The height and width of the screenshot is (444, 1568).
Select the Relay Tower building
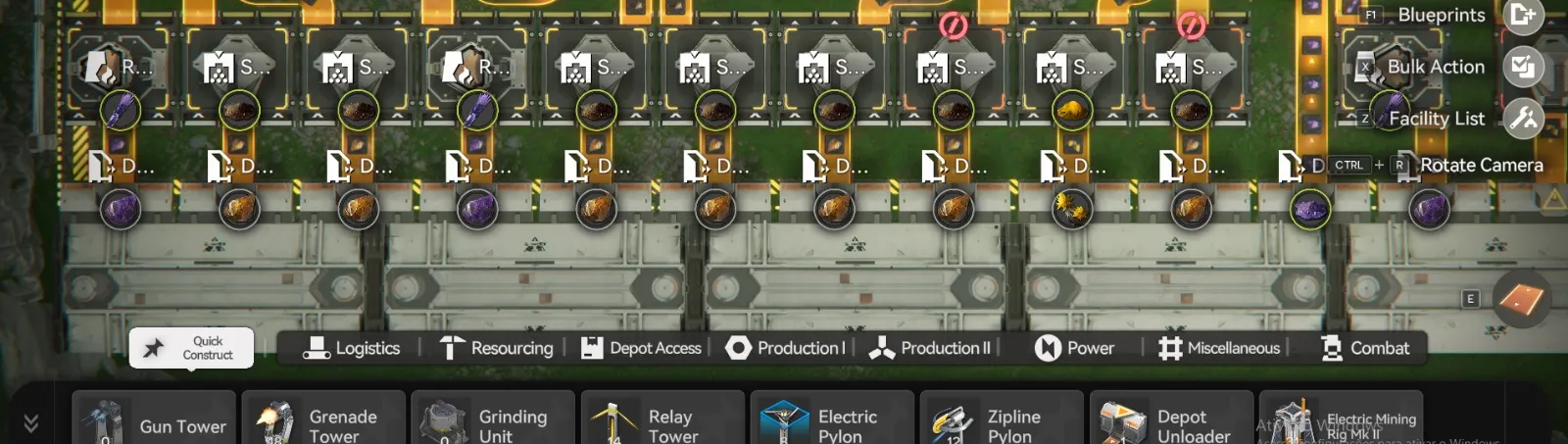coord(662,421)
